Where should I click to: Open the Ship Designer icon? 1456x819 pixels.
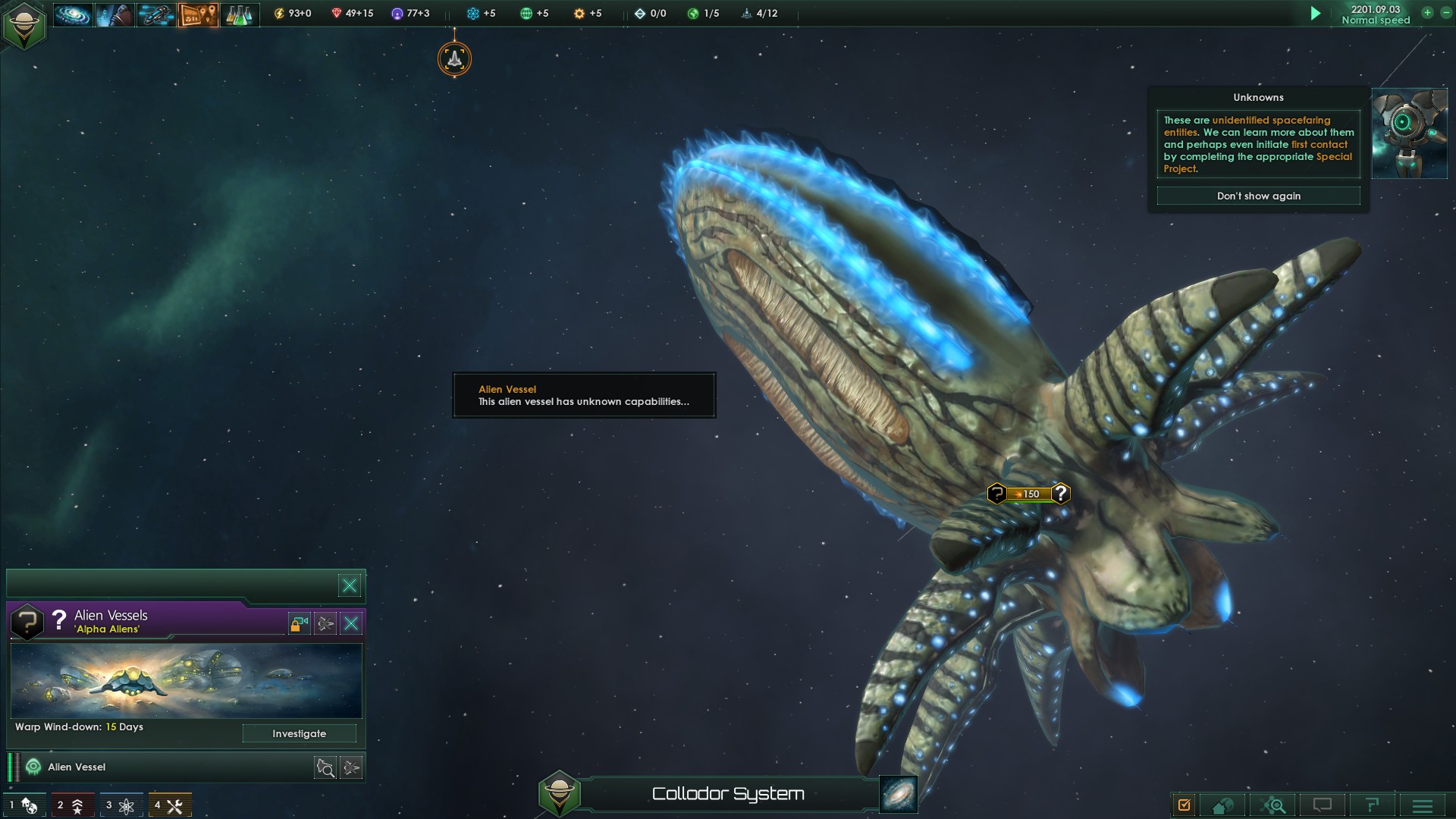(x=155, y=13)
